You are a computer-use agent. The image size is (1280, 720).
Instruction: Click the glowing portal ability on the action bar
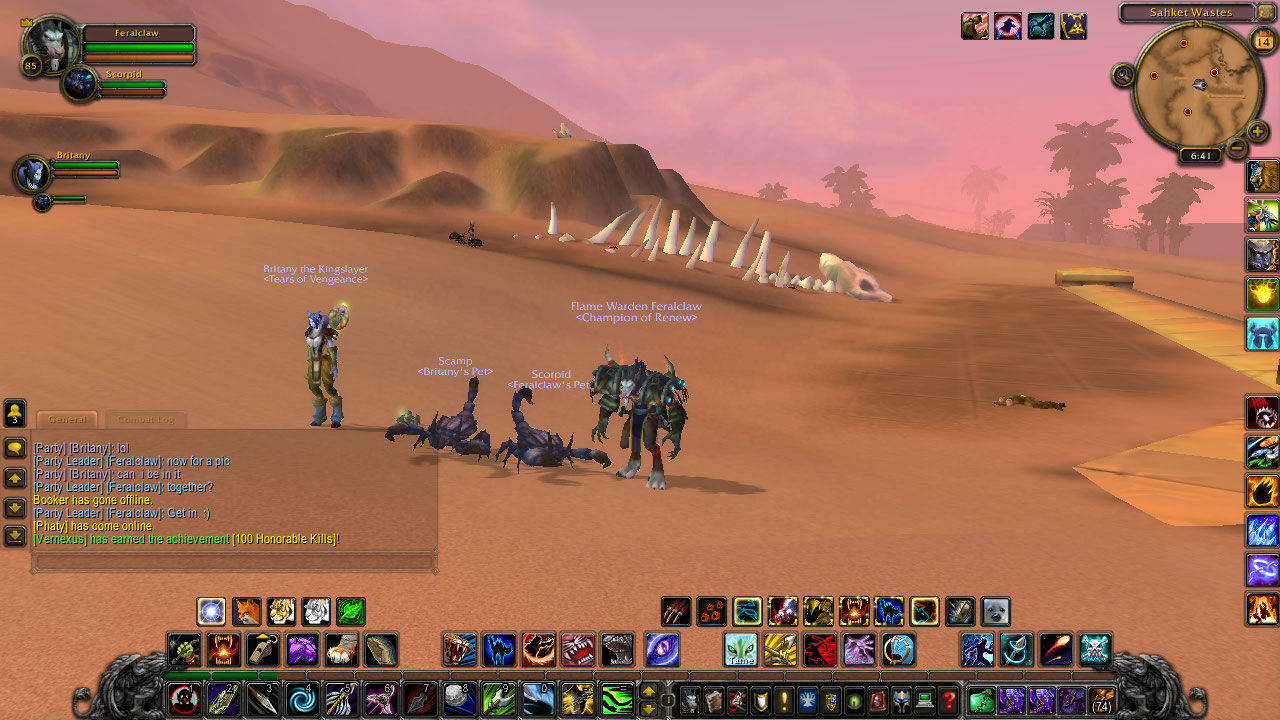click(x=211, y=611)
